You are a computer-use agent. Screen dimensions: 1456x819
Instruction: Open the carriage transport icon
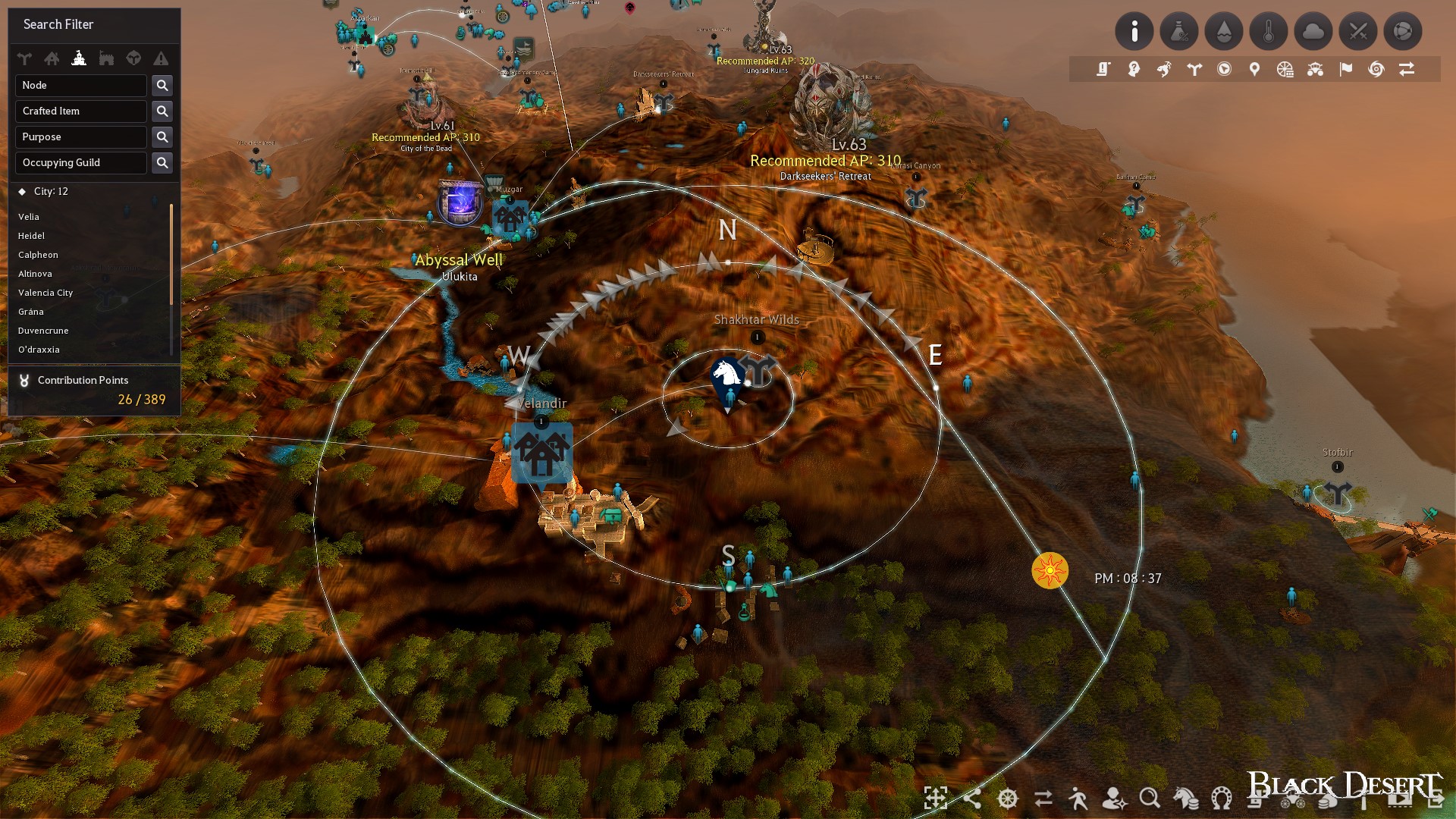click(x=1315, y=68)
